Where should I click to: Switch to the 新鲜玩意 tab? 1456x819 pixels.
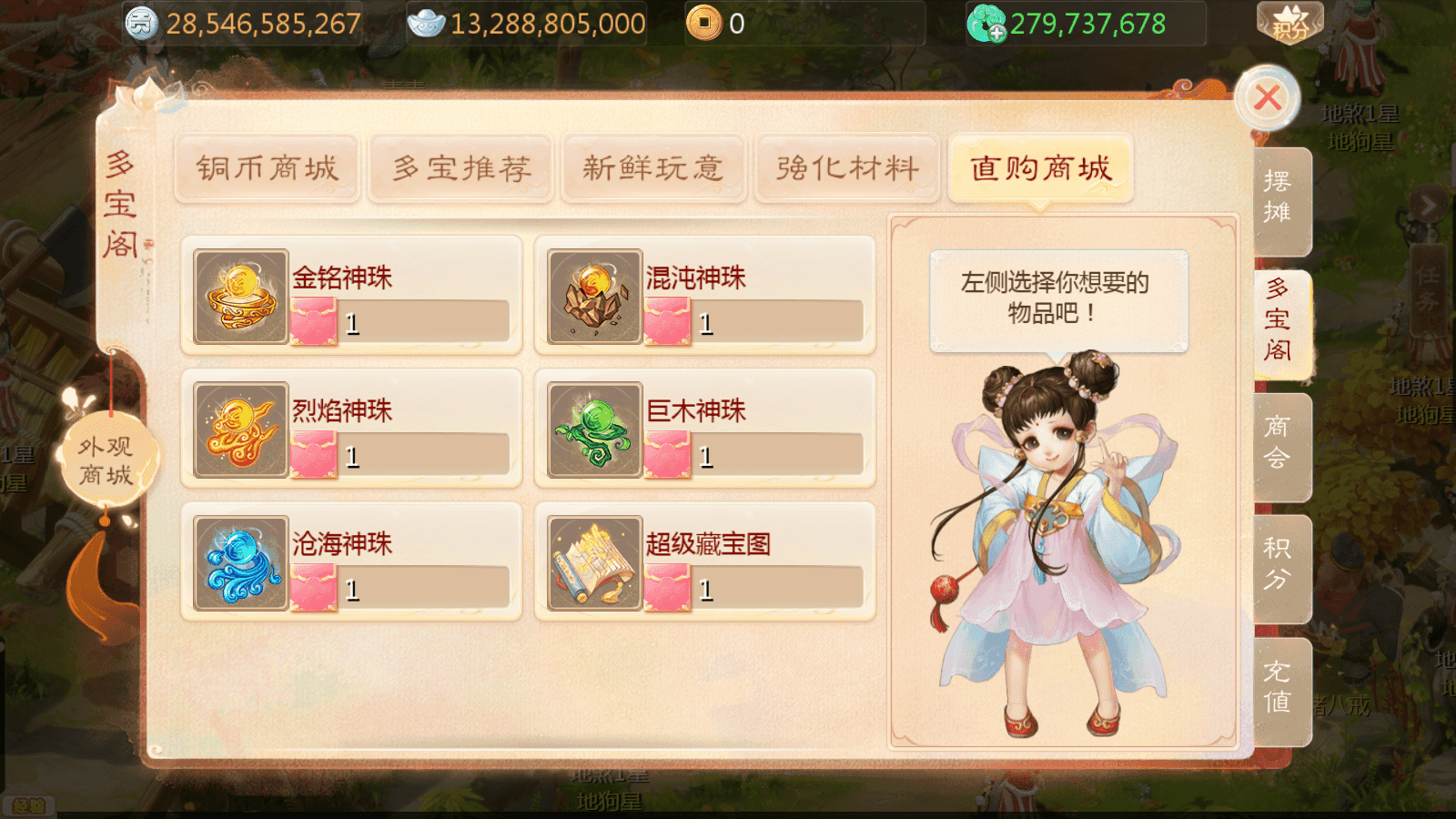(x=653, y=168)
